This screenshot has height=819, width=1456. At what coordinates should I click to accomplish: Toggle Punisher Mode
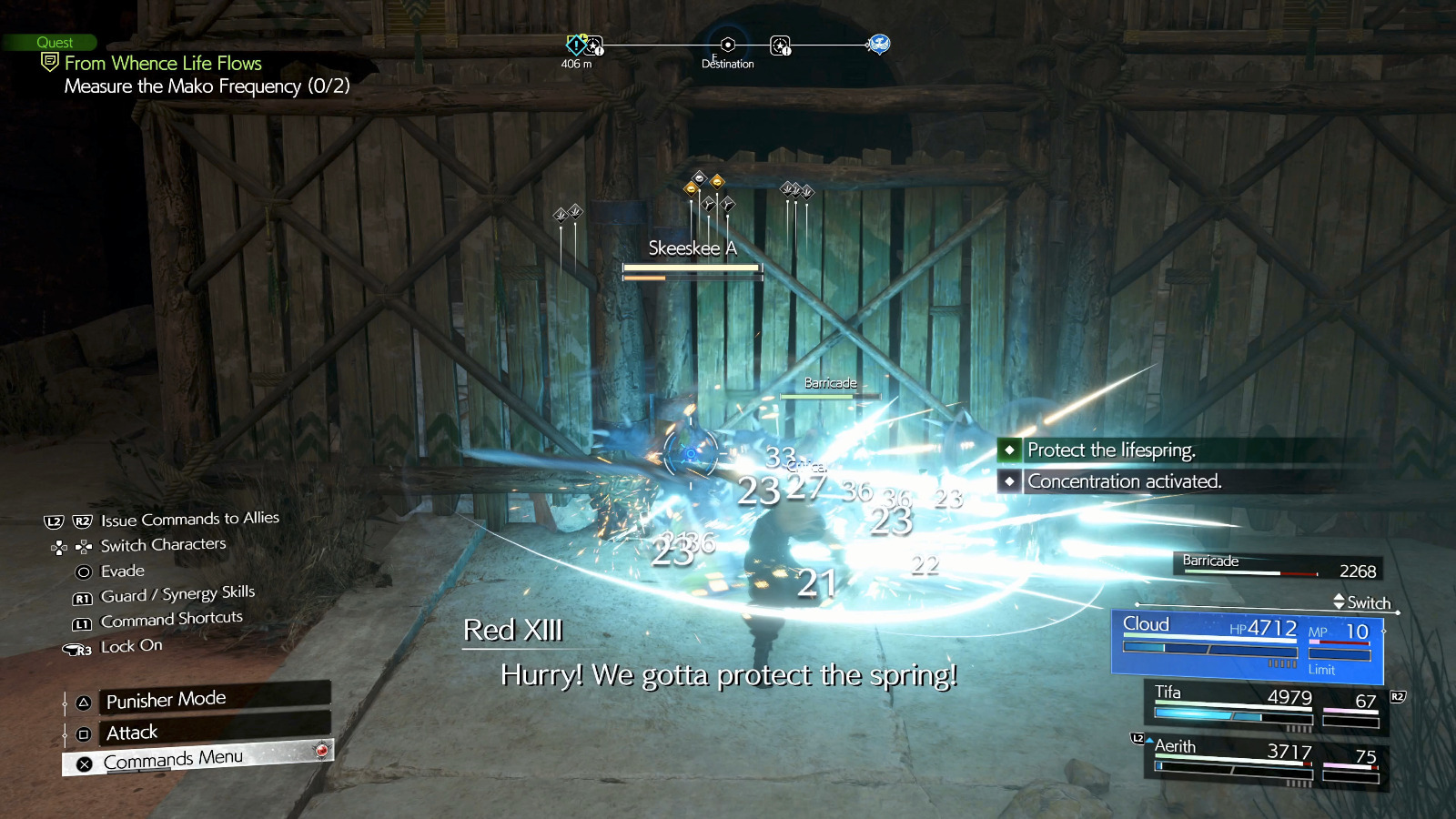pos(164,699)
